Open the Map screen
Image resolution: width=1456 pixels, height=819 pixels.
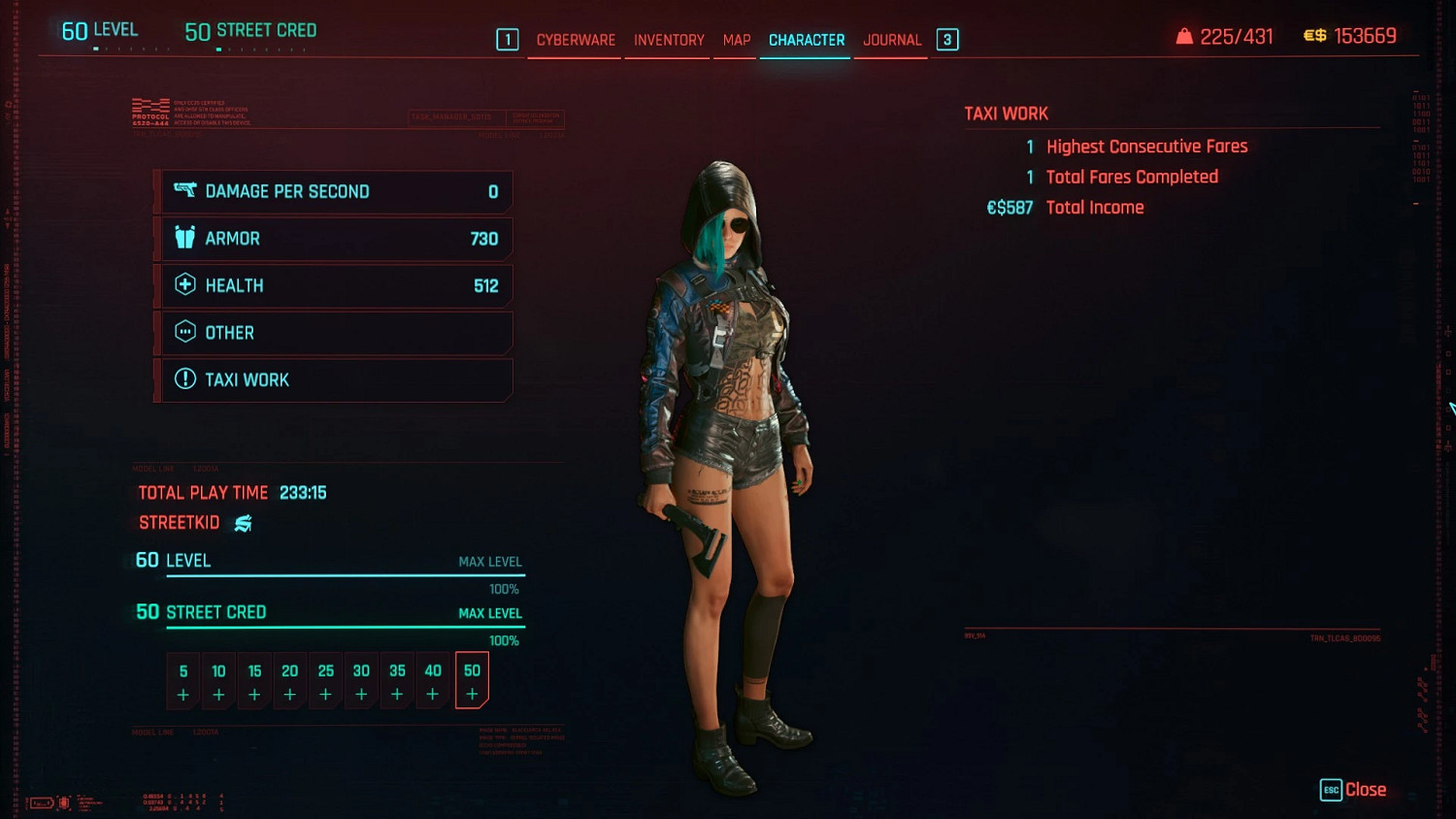click(735, 40)
